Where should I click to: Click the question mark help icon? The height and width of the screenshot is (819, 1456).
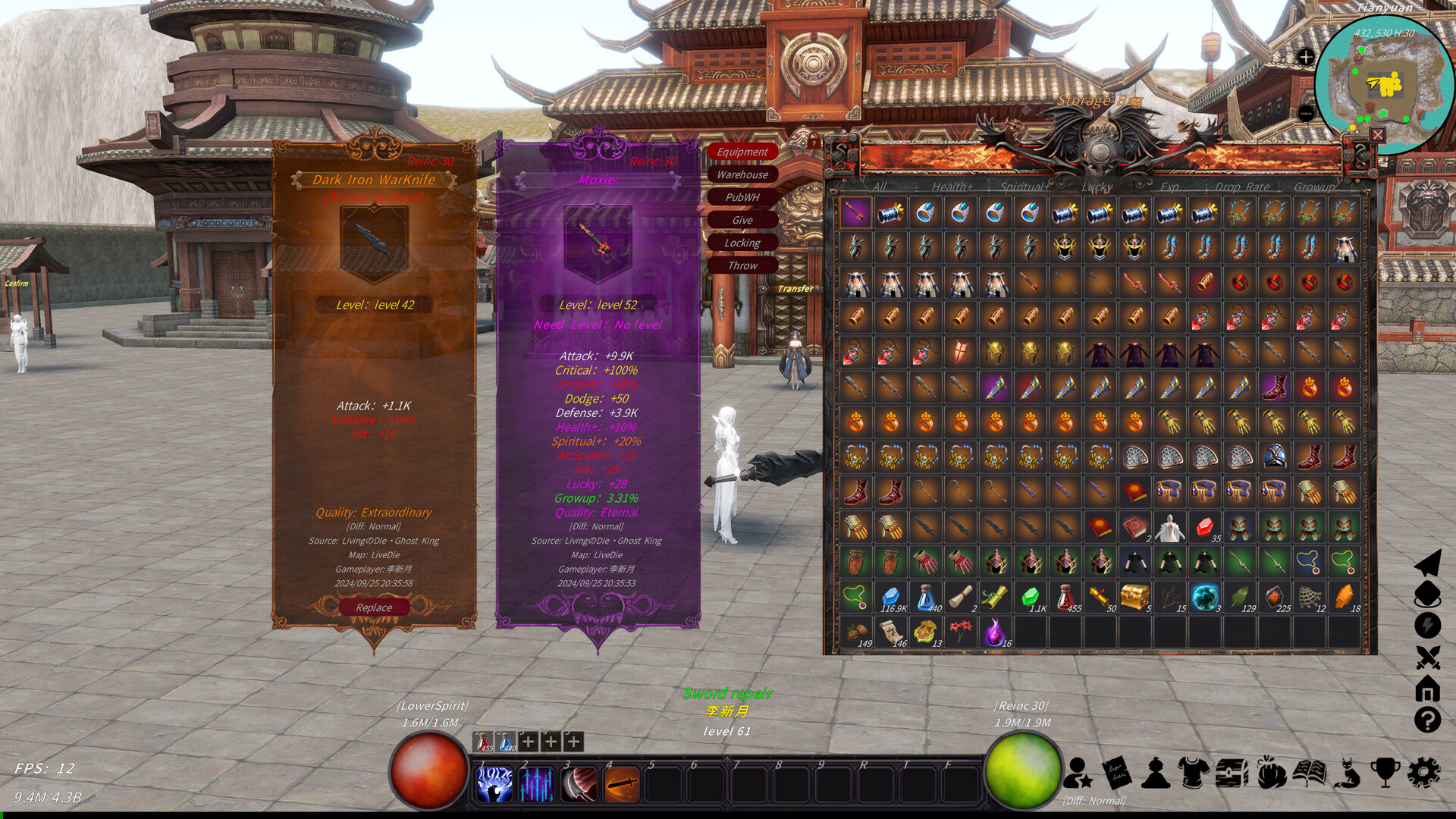coord(1427,720)
